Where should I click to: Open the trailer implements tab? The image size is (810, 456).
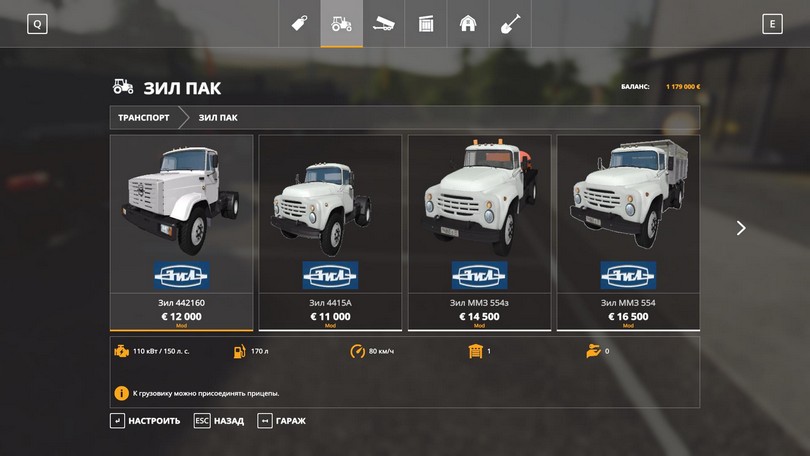[383, 25]
